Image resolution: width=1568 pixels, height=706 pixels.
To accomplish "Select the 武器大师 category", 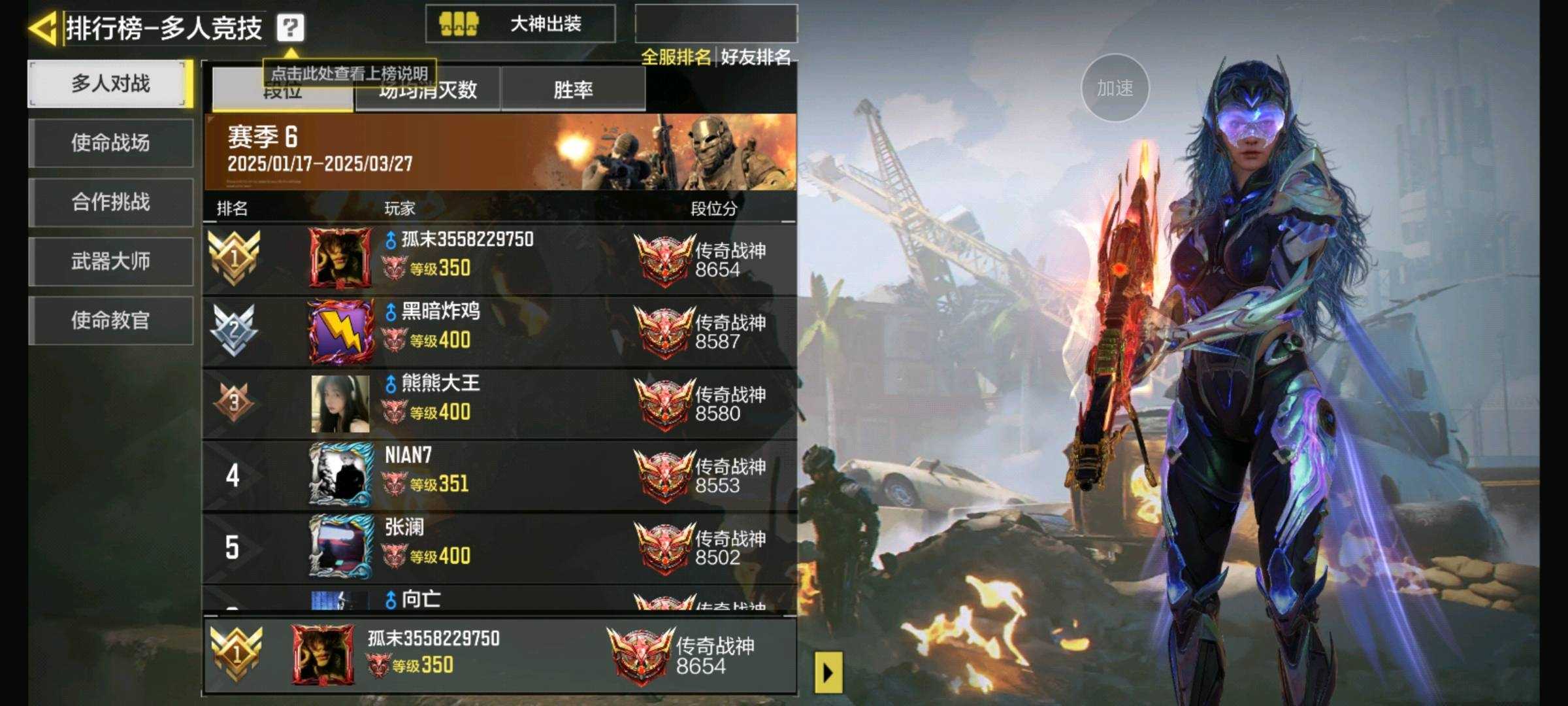I will click(110, 261).
